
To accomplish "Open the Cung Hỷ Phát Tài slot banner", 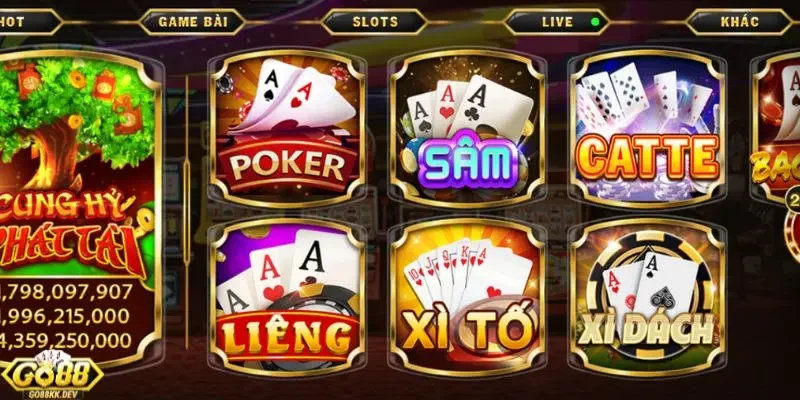I will (78, 190).
